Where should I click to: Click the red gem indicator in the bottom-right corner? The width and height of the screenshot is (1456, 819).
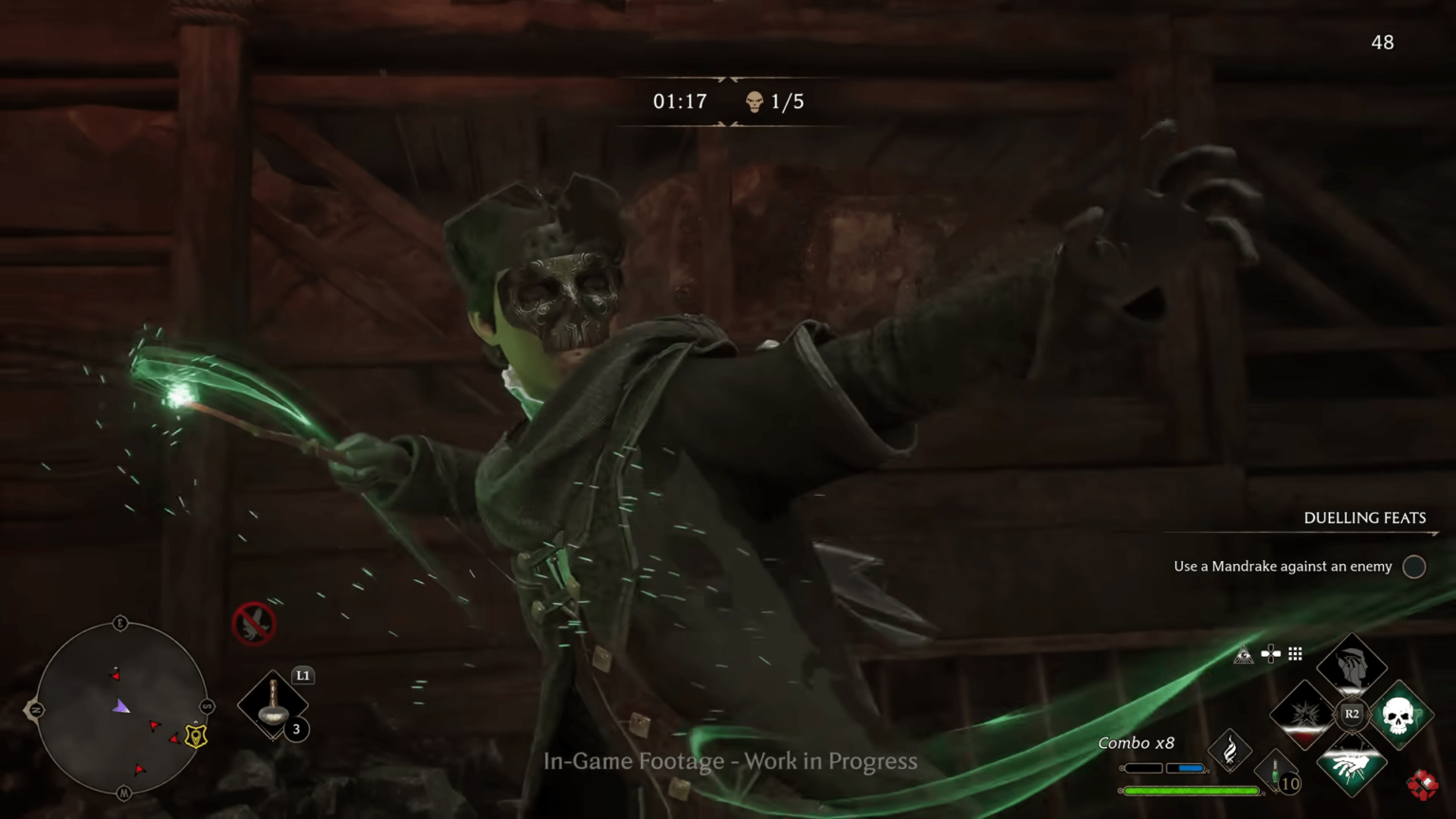pyautogui.click(x=1425, y=785)
